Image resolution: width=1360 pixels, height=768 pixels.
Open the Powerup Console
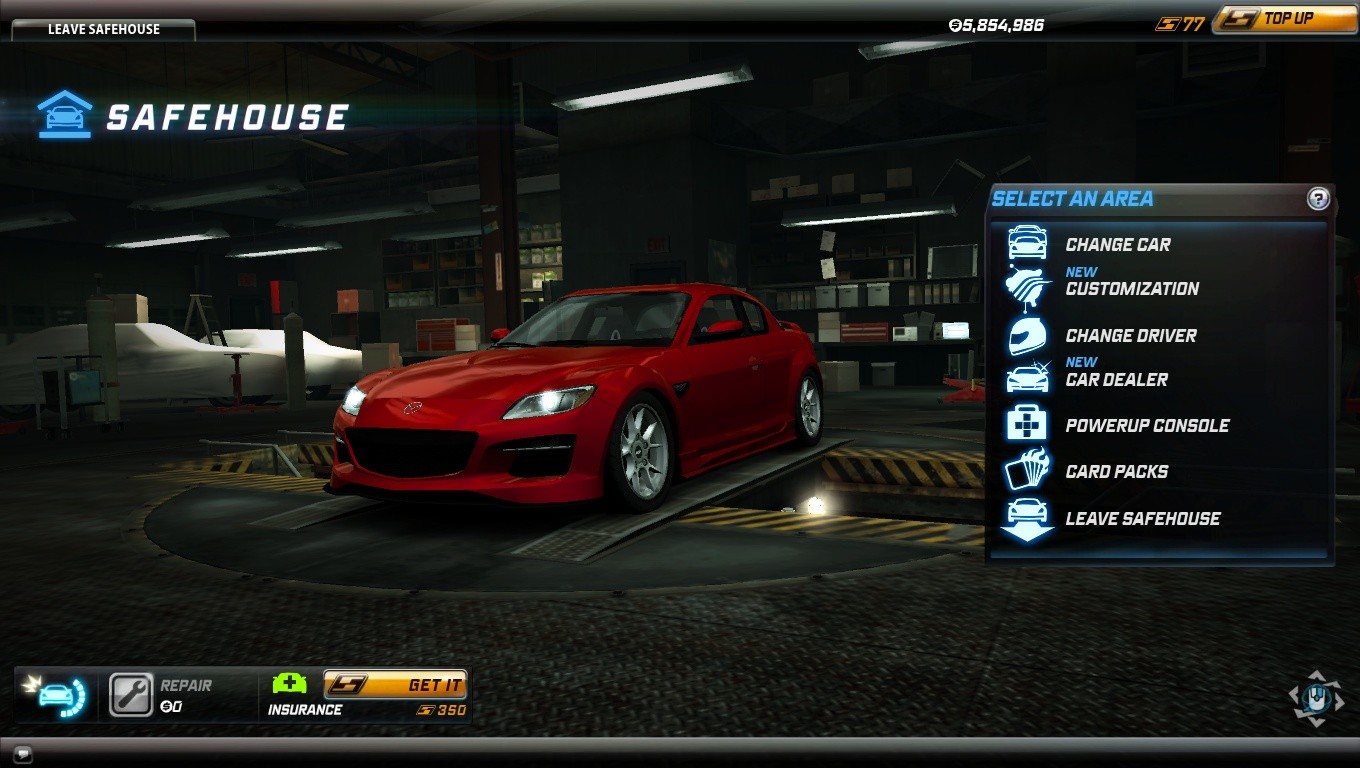coord(1146,426)
